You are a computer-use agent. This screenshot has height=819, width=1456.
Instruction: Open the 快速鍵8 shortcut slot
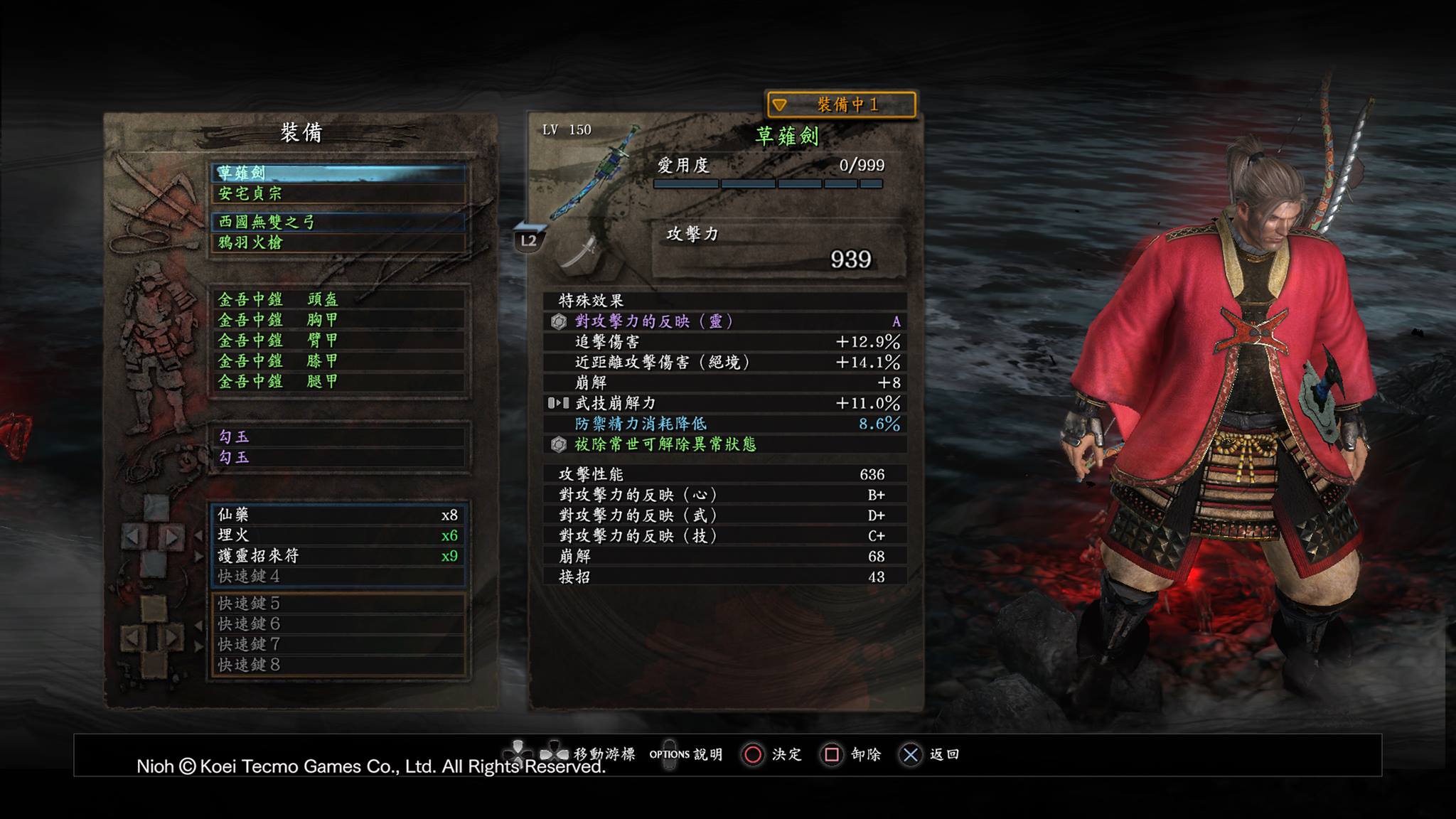click(x=338, y=665)
